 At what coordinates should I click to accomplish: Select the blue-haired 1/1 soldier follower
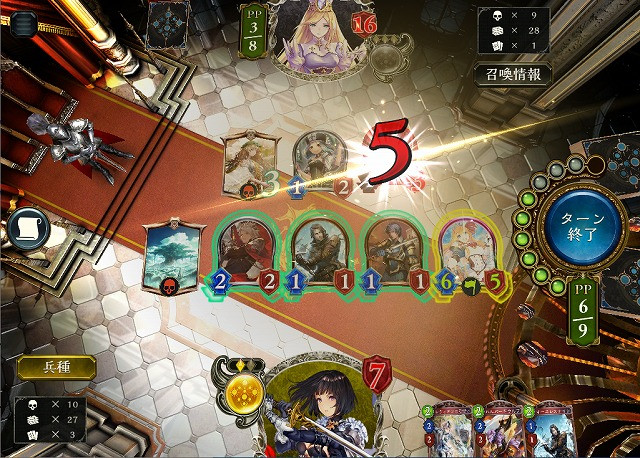click(393, 252)
